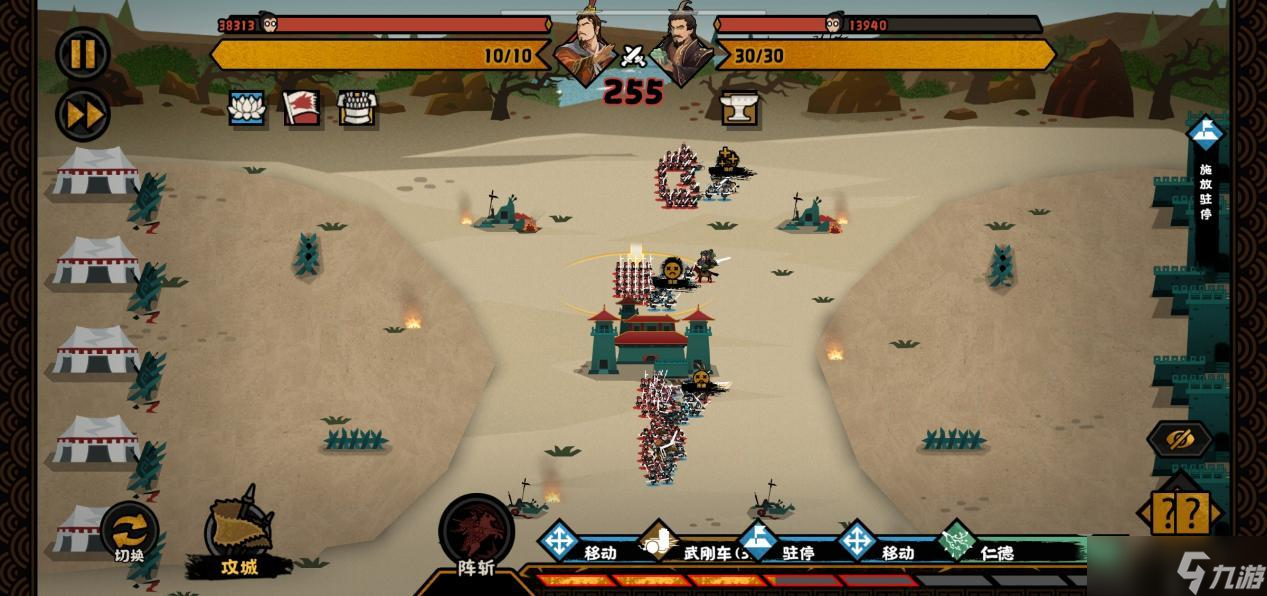Check the enemy's anvil buff icon
This screenshot has height=596, width=1267.
pyautogui.click(x=740, y=108)
